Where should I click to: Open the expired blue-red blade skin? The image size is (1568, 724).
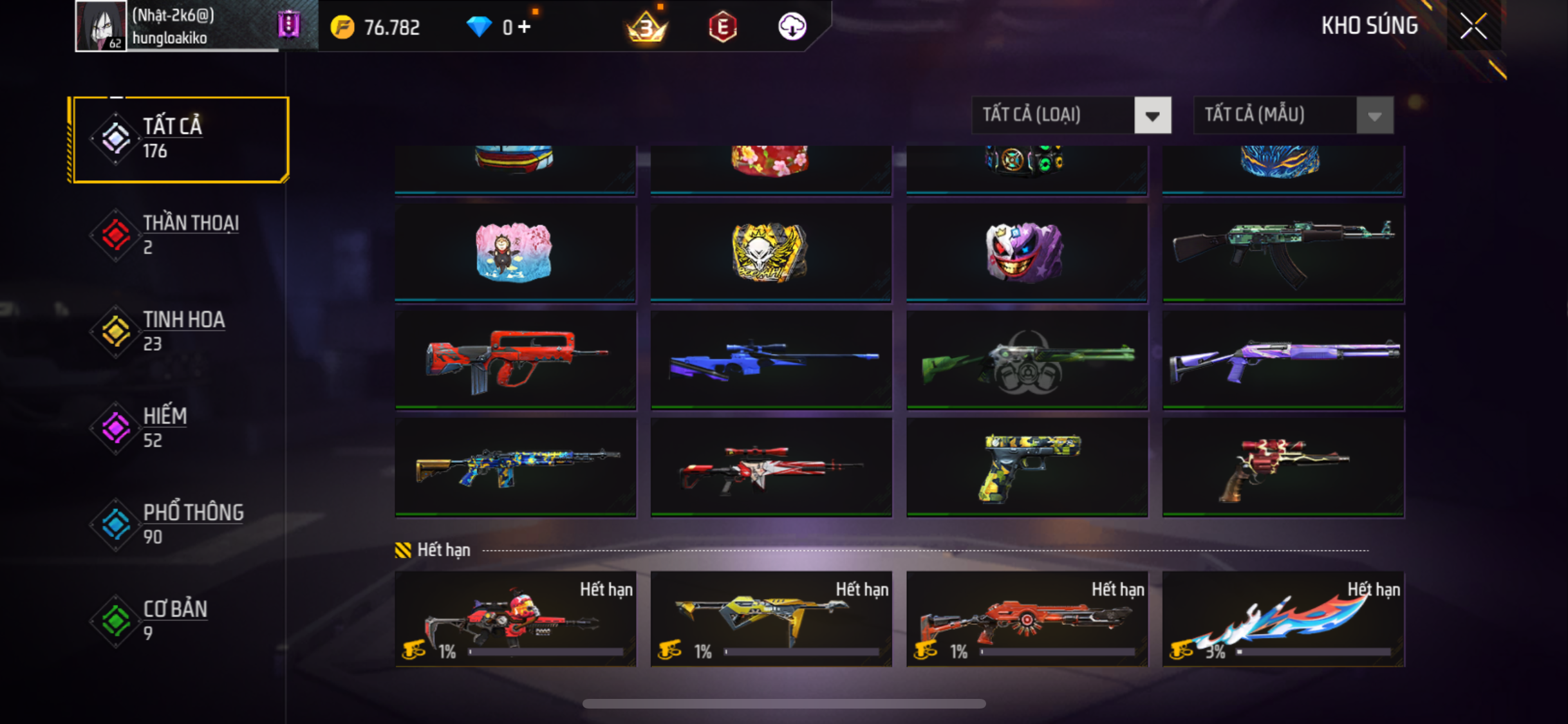[1283, 619]
